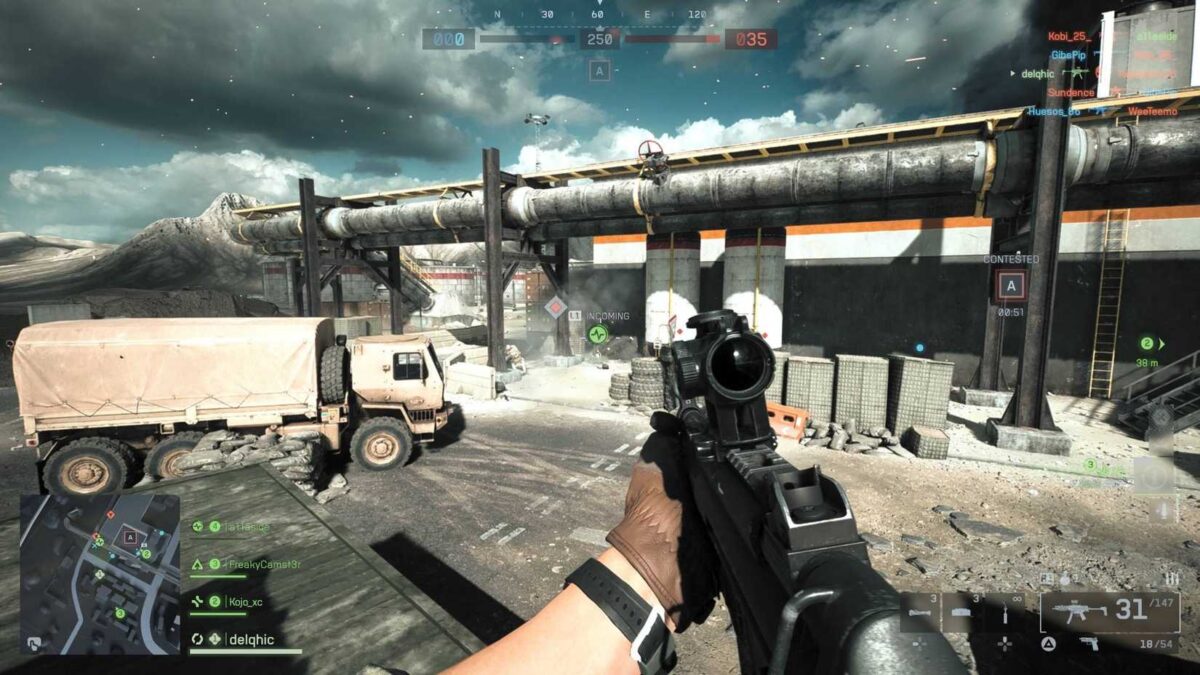Click the contested objective A marker
The height and width of the screenshot is (675, 1200).
point(1010,286)
